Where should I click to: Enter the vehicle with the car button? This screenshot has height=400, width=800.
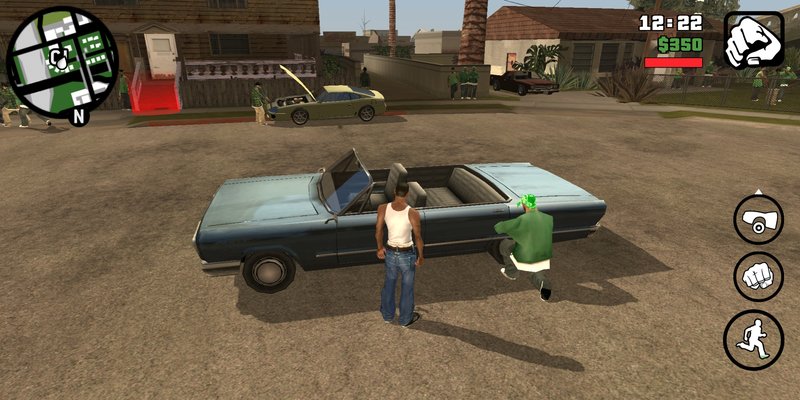click(759, 220)
